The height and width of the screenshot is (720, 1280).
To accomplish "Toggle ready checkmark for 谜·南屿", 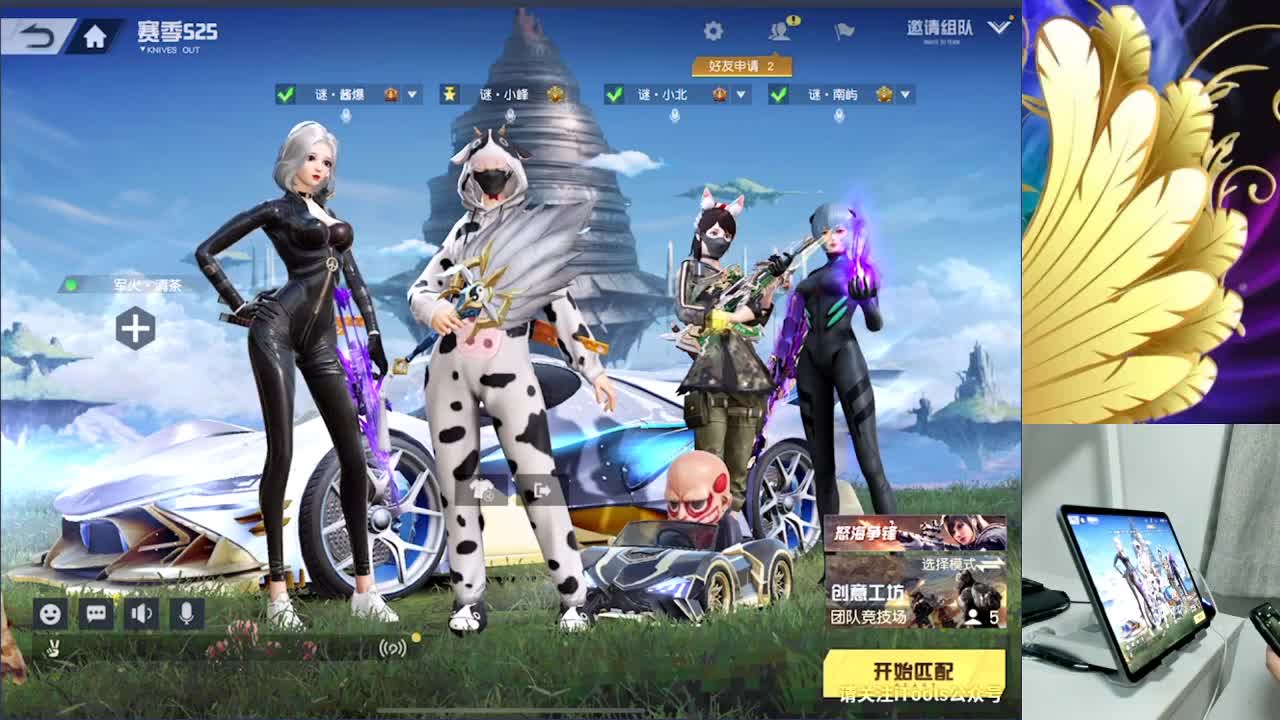I will pyautogui.click(x=776, y=93).
